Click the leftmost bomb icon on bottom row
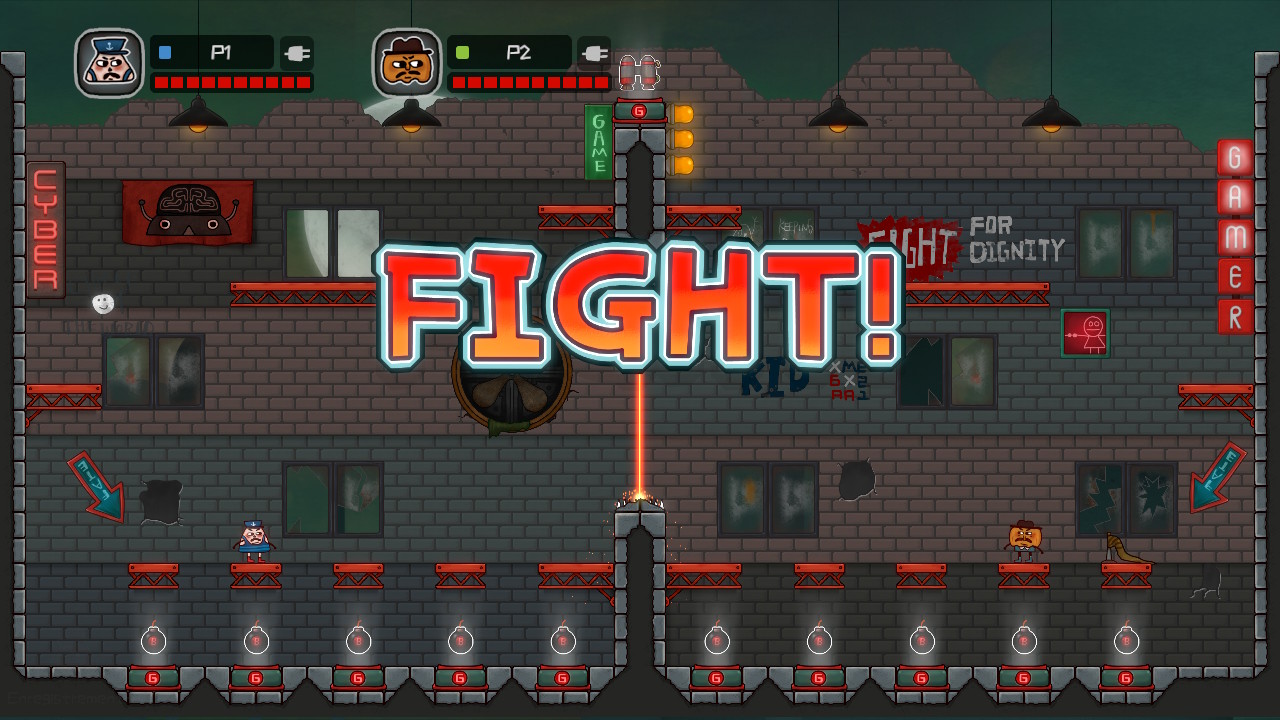1280x720 pixels. (152, 639)
